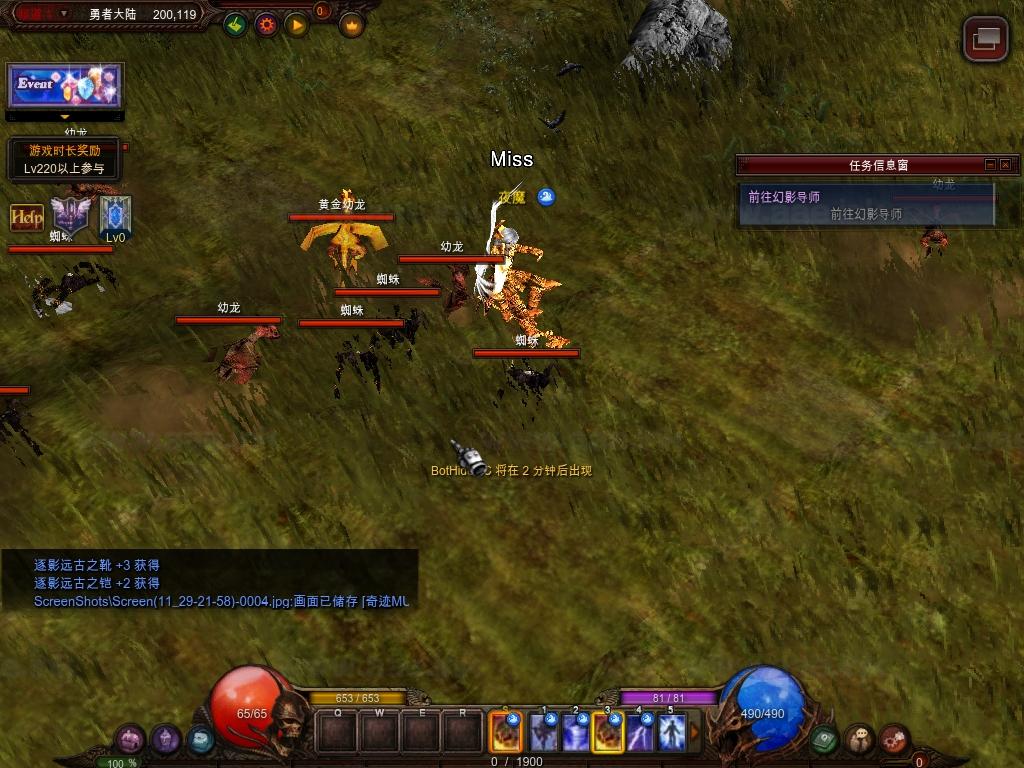
Task: Click the gold Help button
Action: pos(27,217)
